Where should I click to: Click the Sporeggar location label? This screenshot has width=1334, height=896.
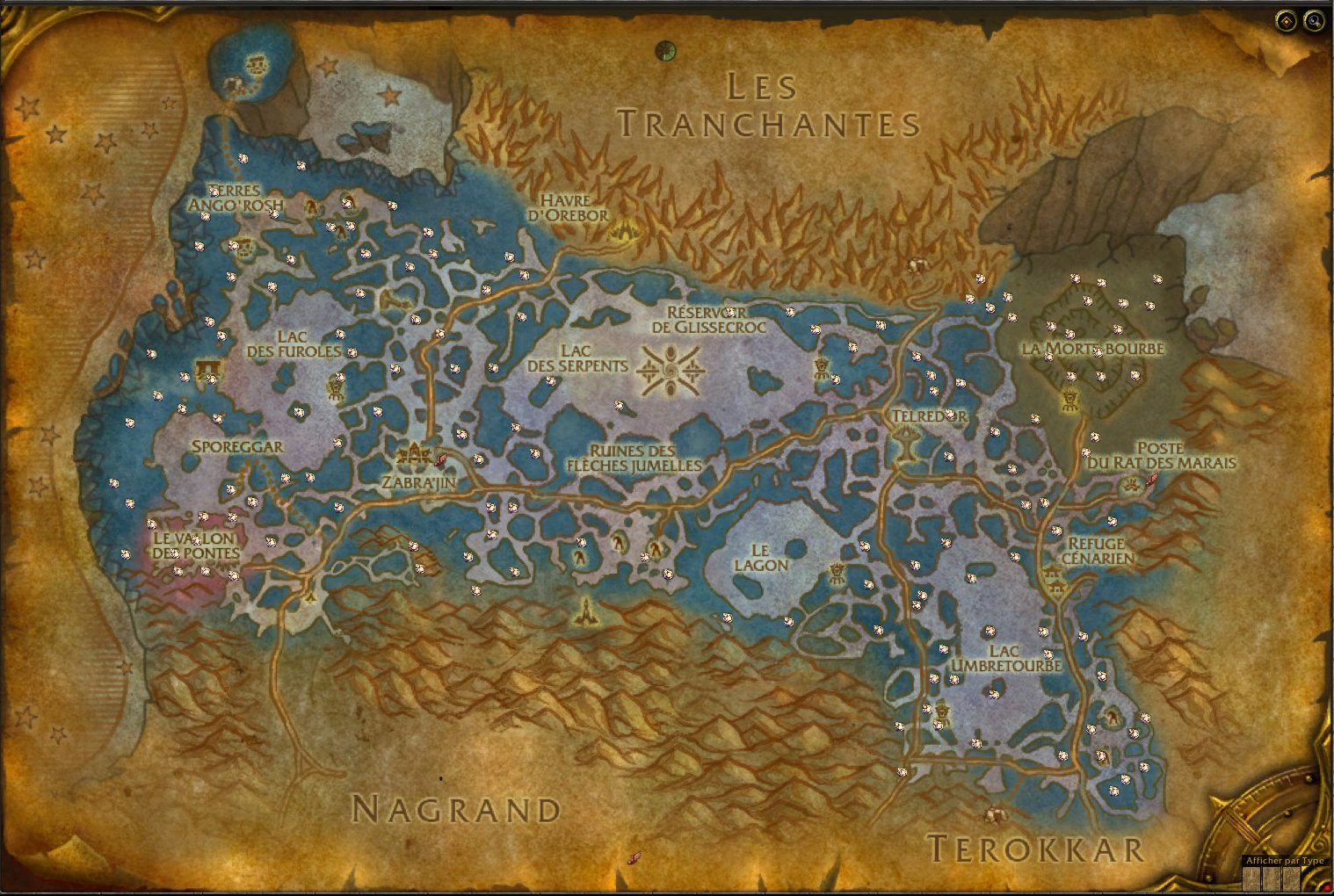237,446
